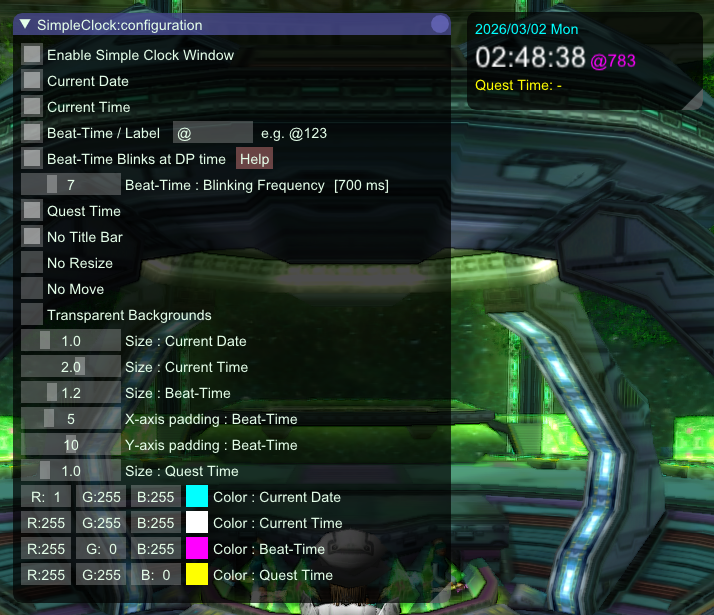The height and width of the screenshot is (615, 714).
Task: Open the Help button
Action: coord(254,159)
